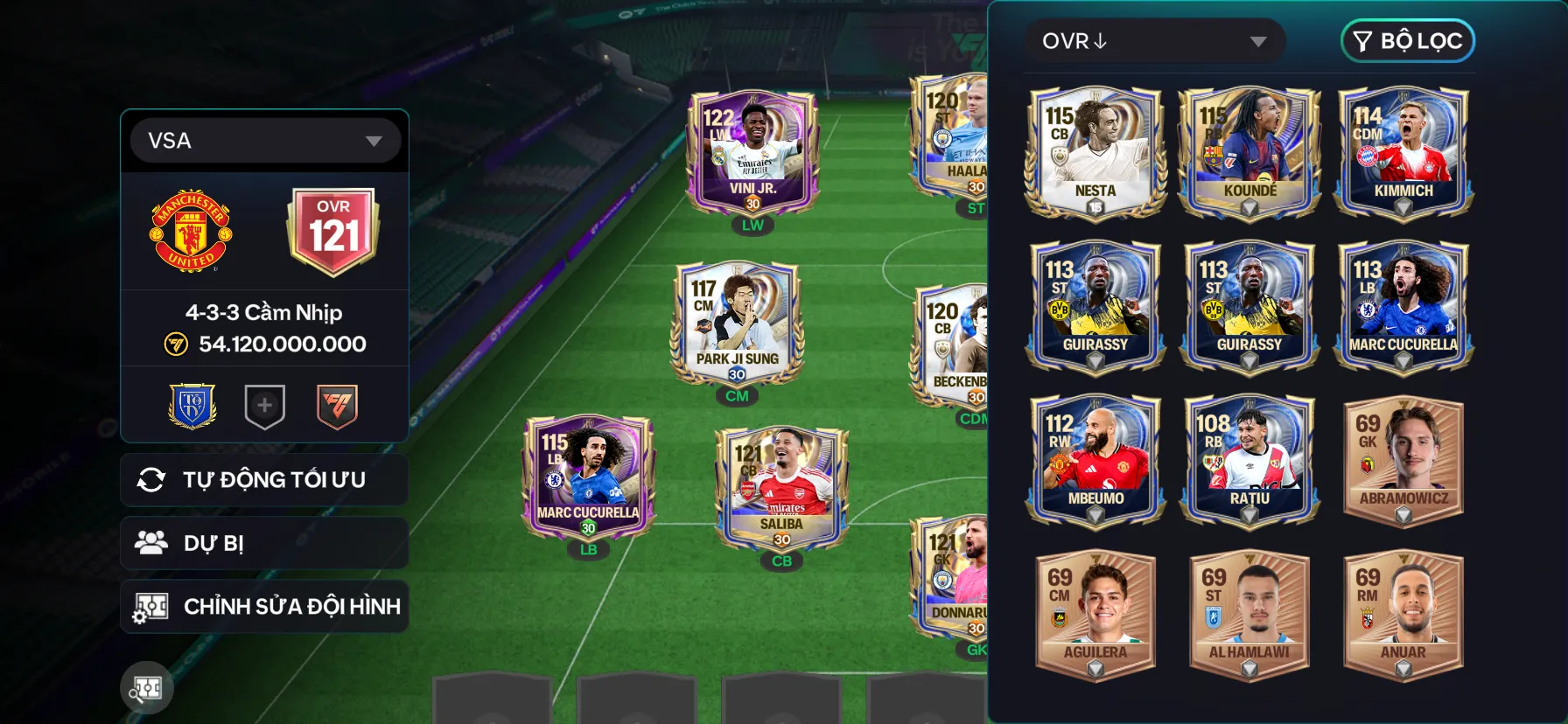The width and height of the screenshot is (1568, 724).
Task: Select Saliba 121 CB on the pitch
Action: [x=781, y=488]
